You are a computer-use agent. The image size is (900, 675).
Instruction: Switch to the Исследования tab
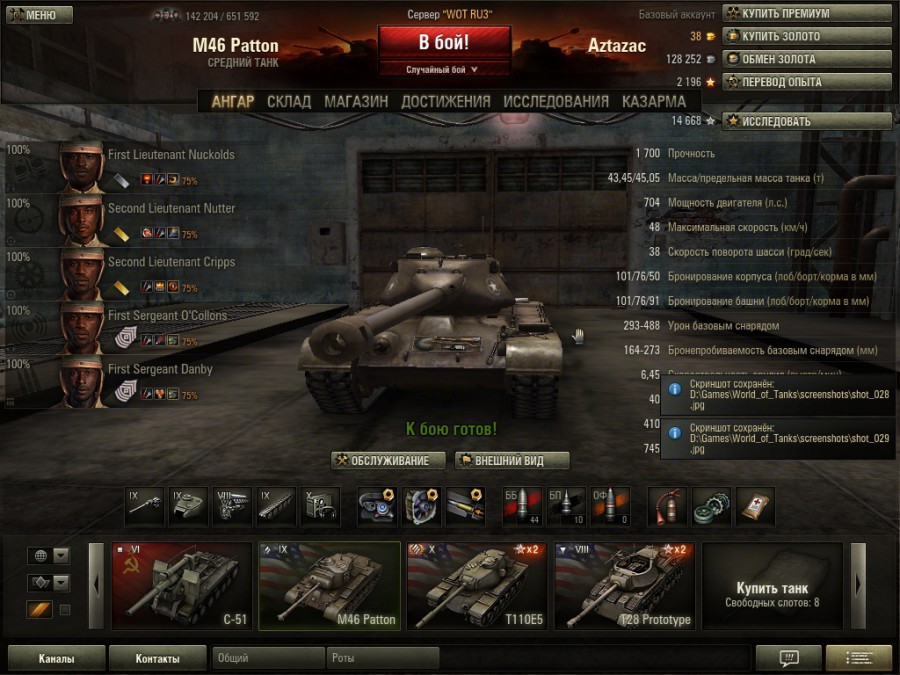coord(556,101)
